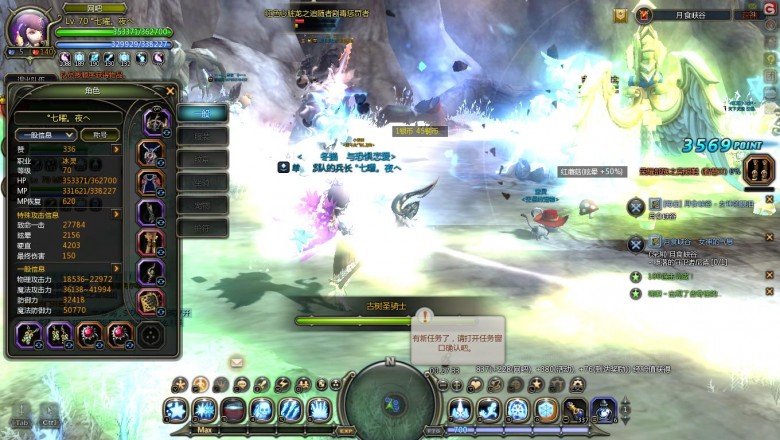Open the player portrait avatar
This screenshot has width=780, height=440.
tap(26, 25)
